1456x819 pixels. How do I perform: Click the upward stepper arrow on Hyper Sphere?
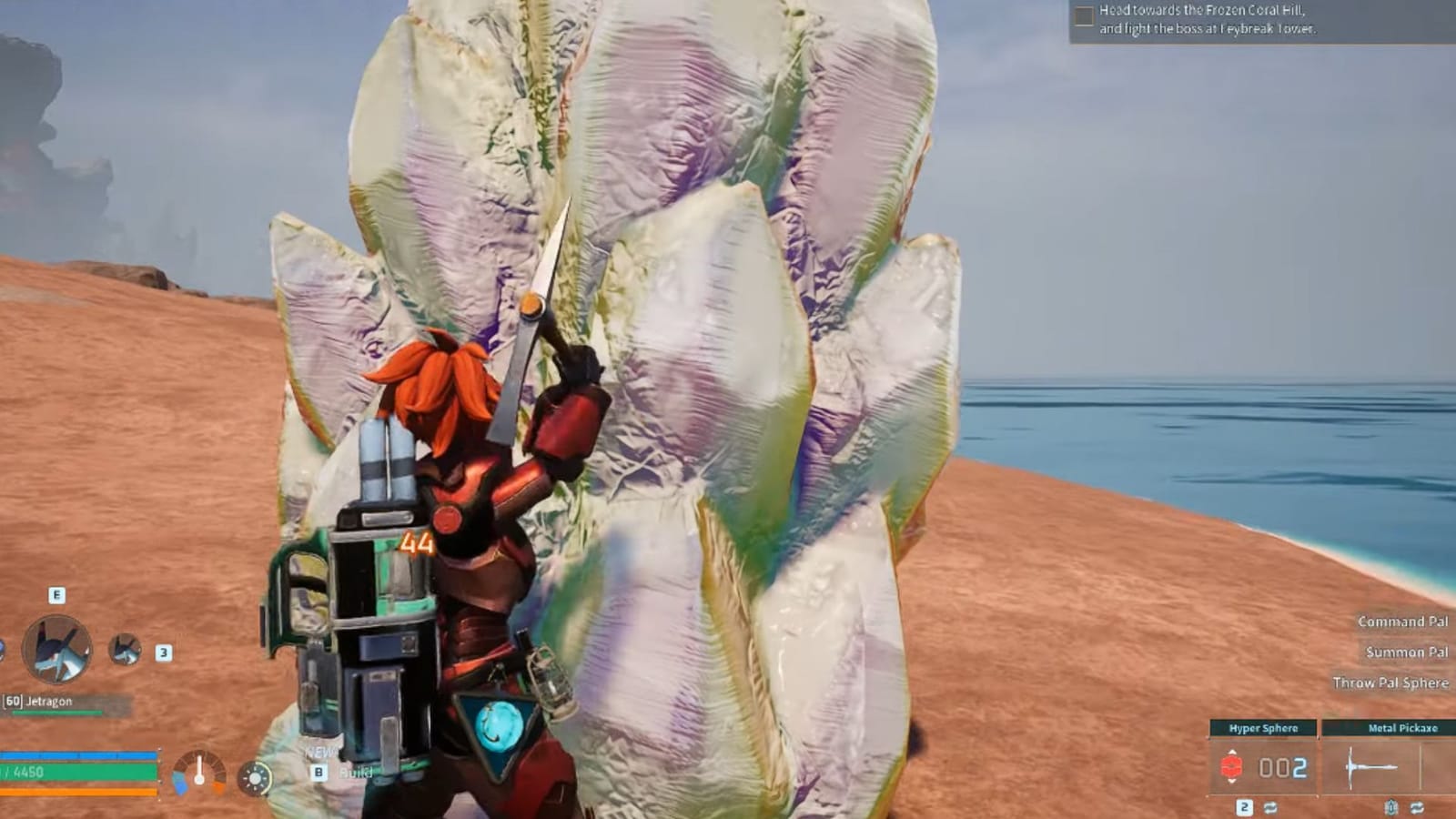click(x=1232, y=753)
